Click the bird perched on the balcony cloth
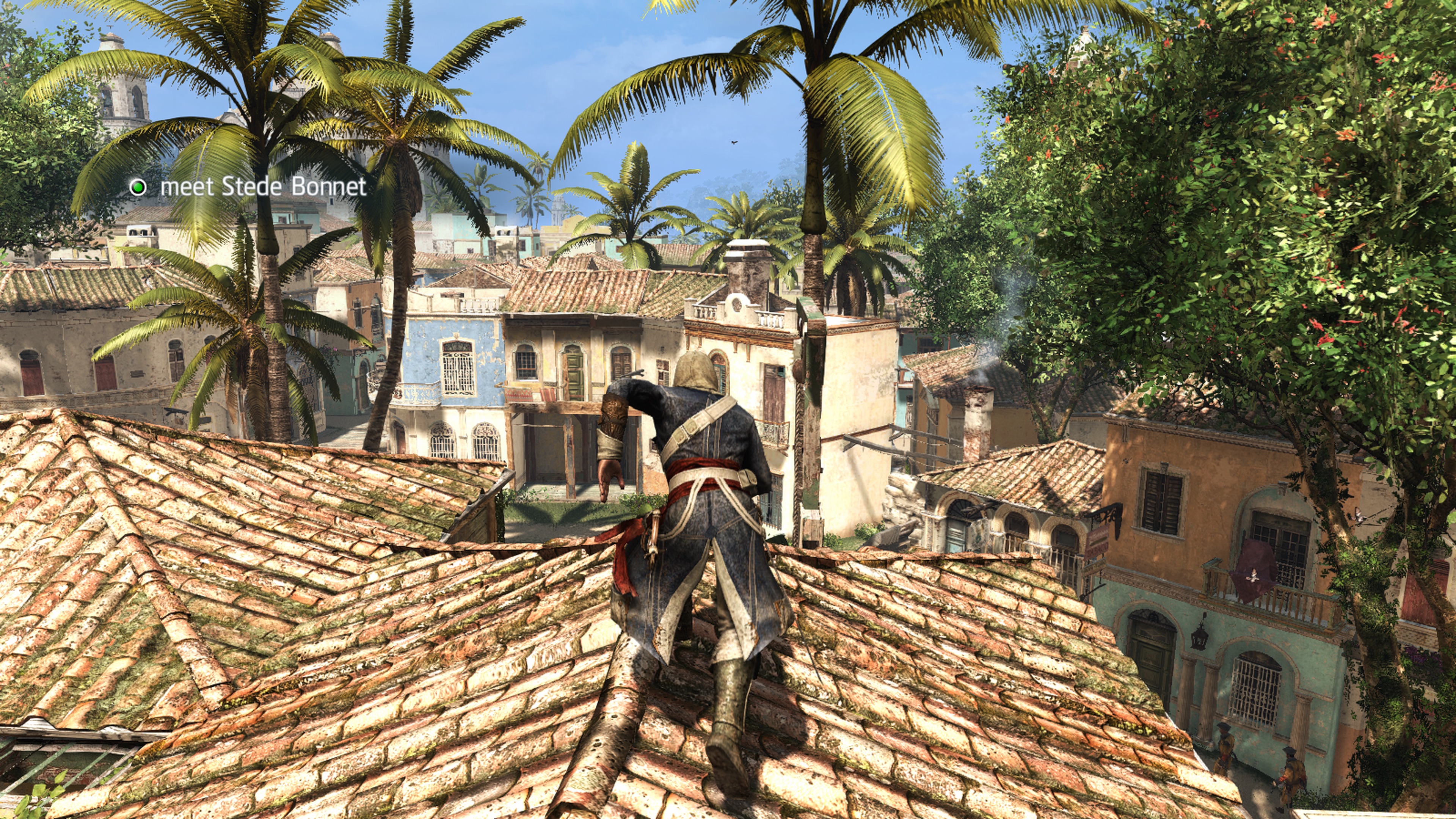 point(1254,575)
